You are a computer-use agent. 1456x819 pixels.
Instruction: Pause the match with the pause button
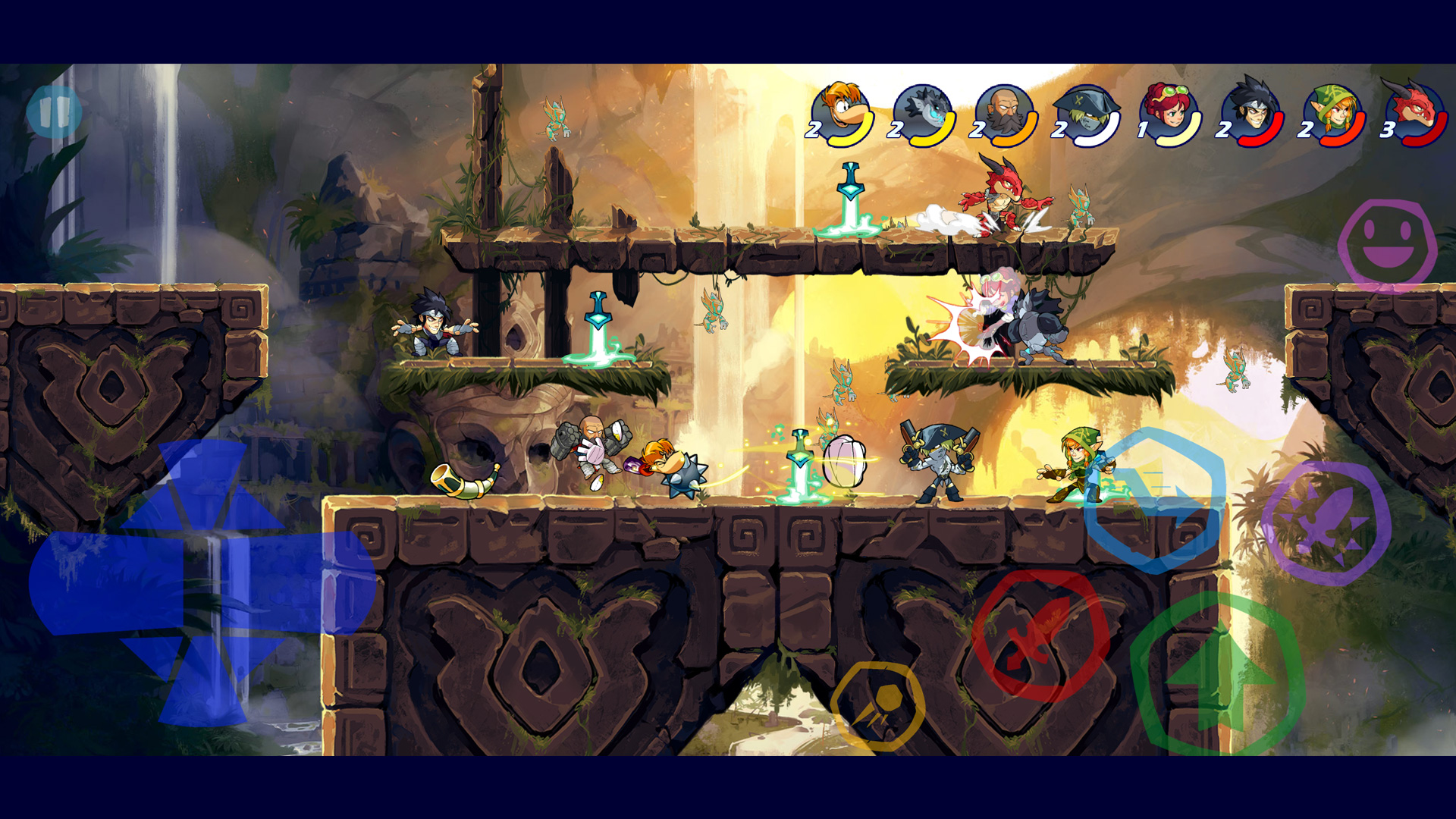click(x=54, y=112)
